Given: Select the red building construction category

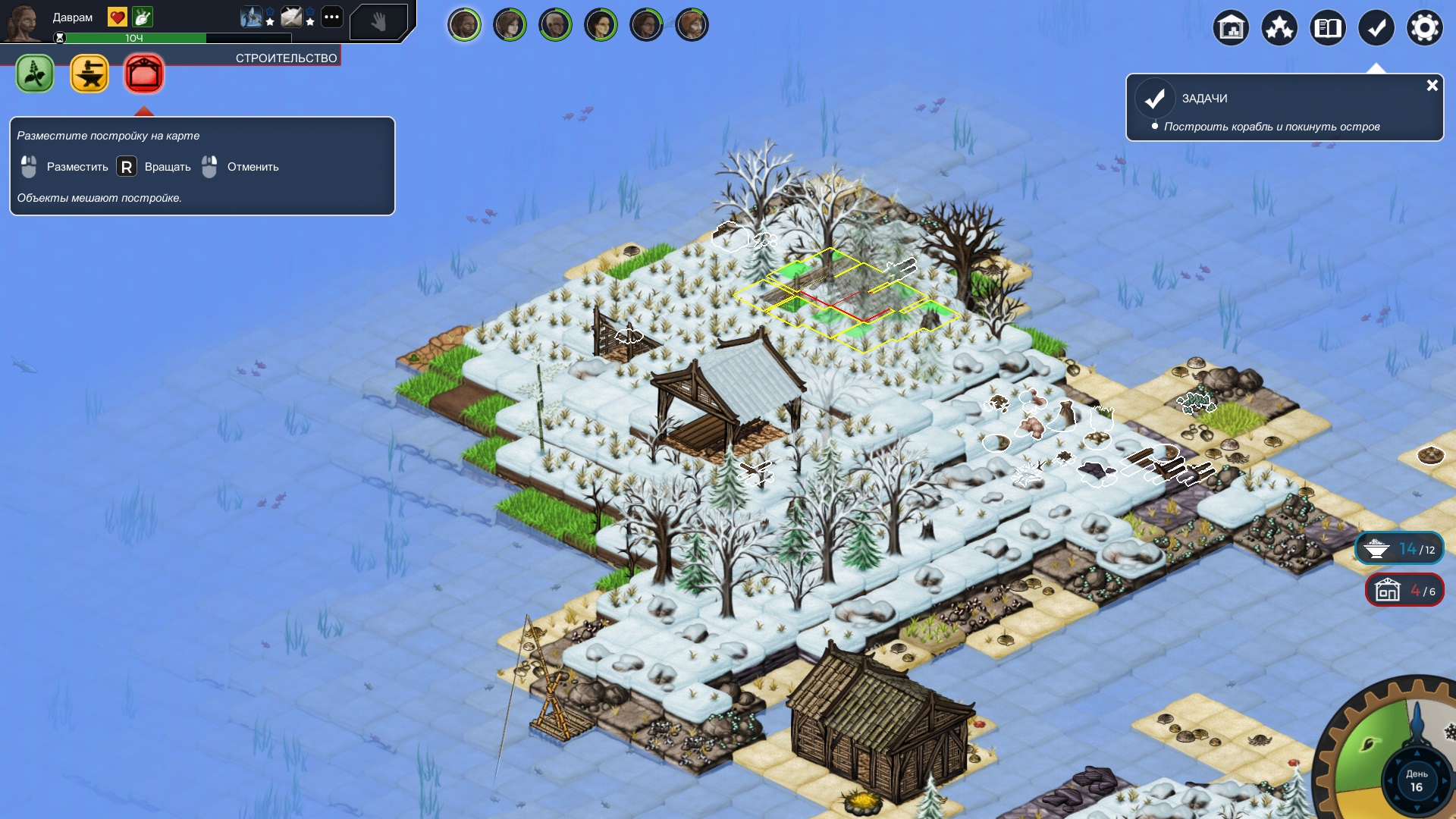Looking at the screenshot, I should click(144, 74).
